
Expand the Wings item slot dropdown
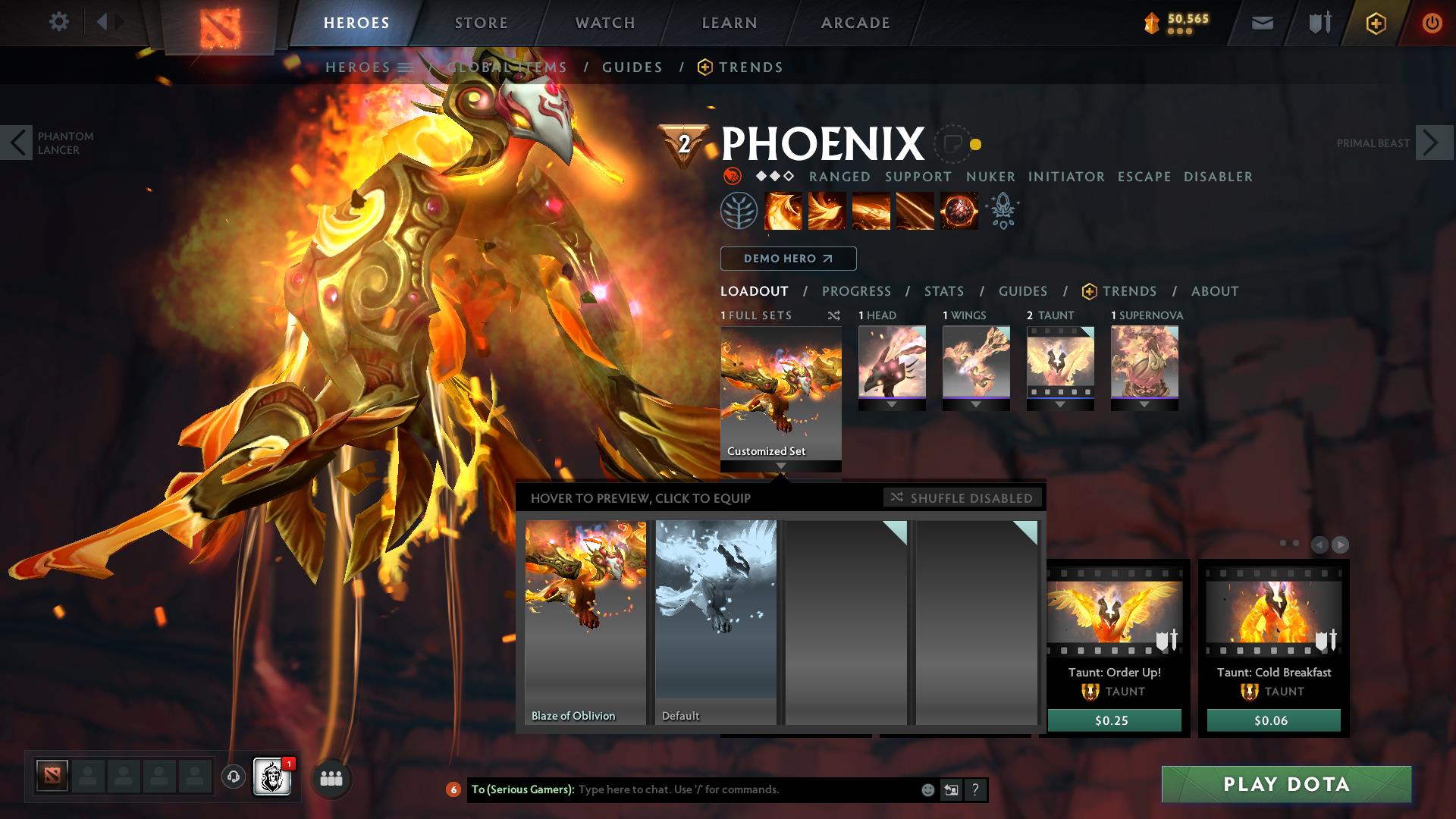(x=976, y=405)
